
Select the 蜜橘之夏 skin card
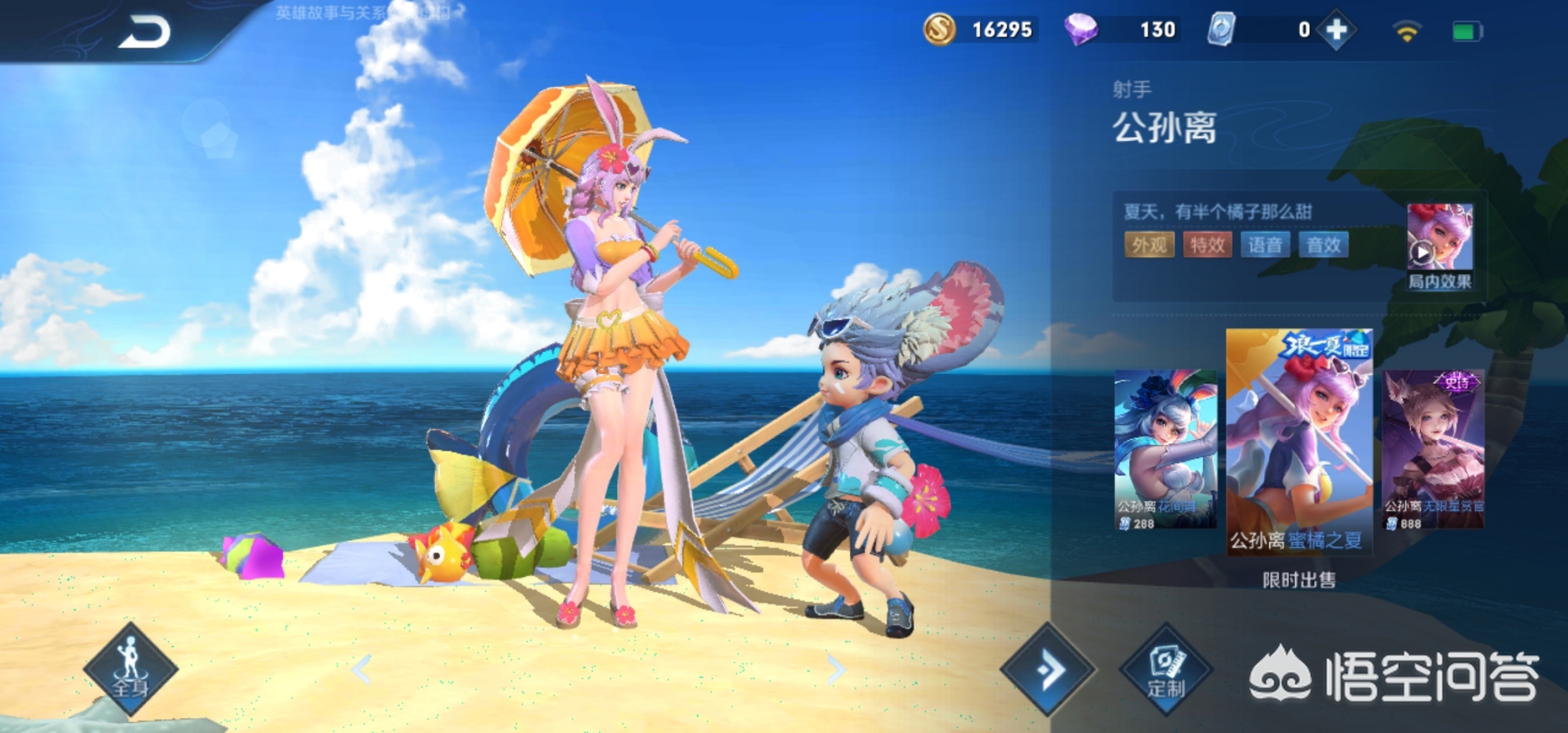pyautogui.click(x=1299, y=441)
